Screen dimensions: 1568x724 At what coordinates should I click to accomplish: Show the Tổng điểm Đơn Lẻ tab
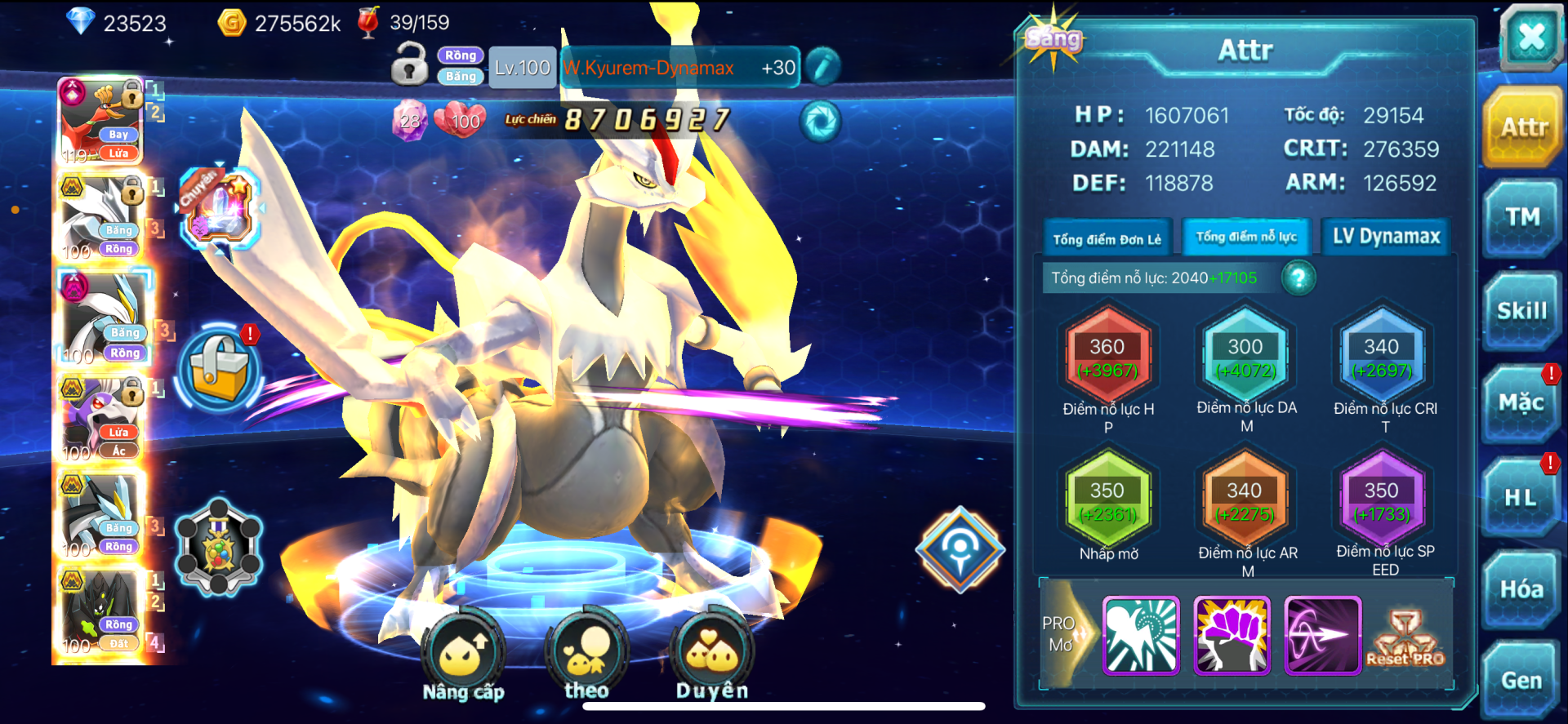[1107, 239]
